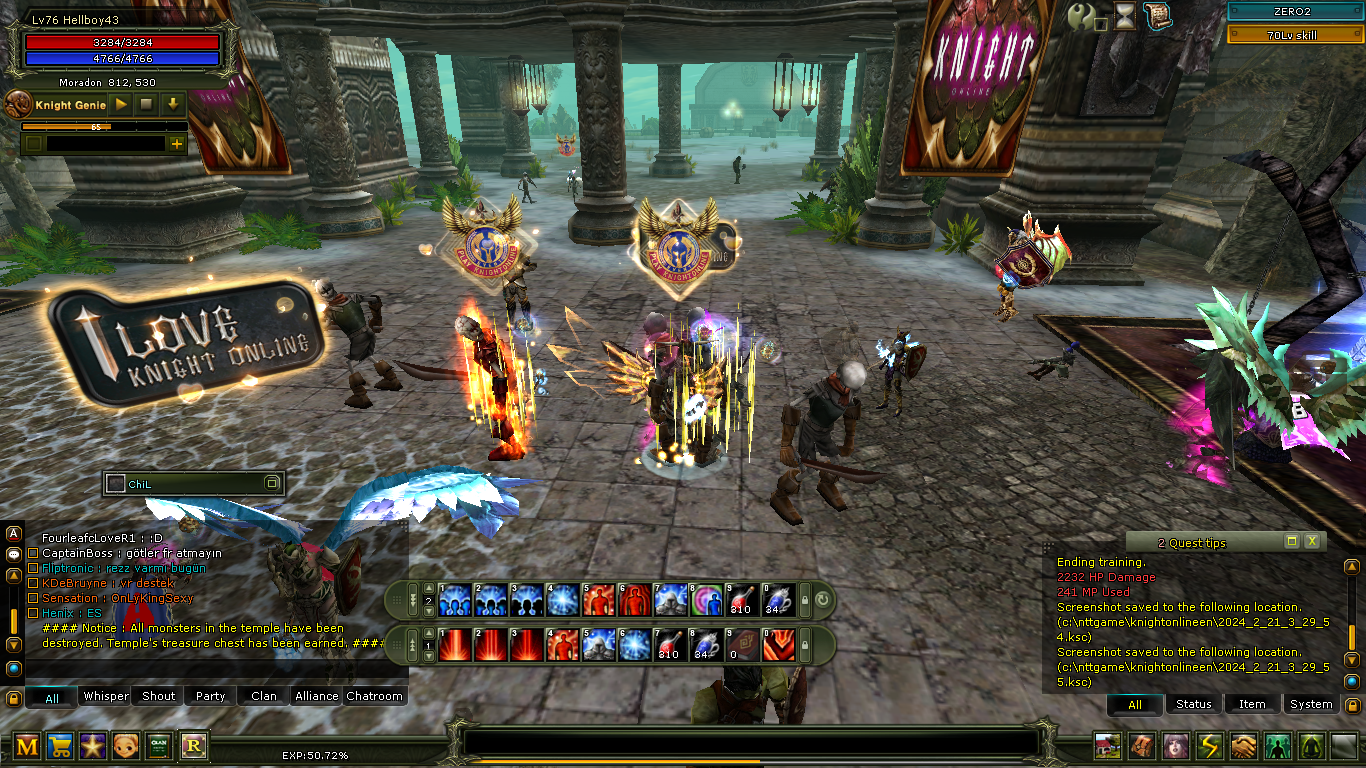
Task: Open the Clan board icon
Action: click(159, 745)
